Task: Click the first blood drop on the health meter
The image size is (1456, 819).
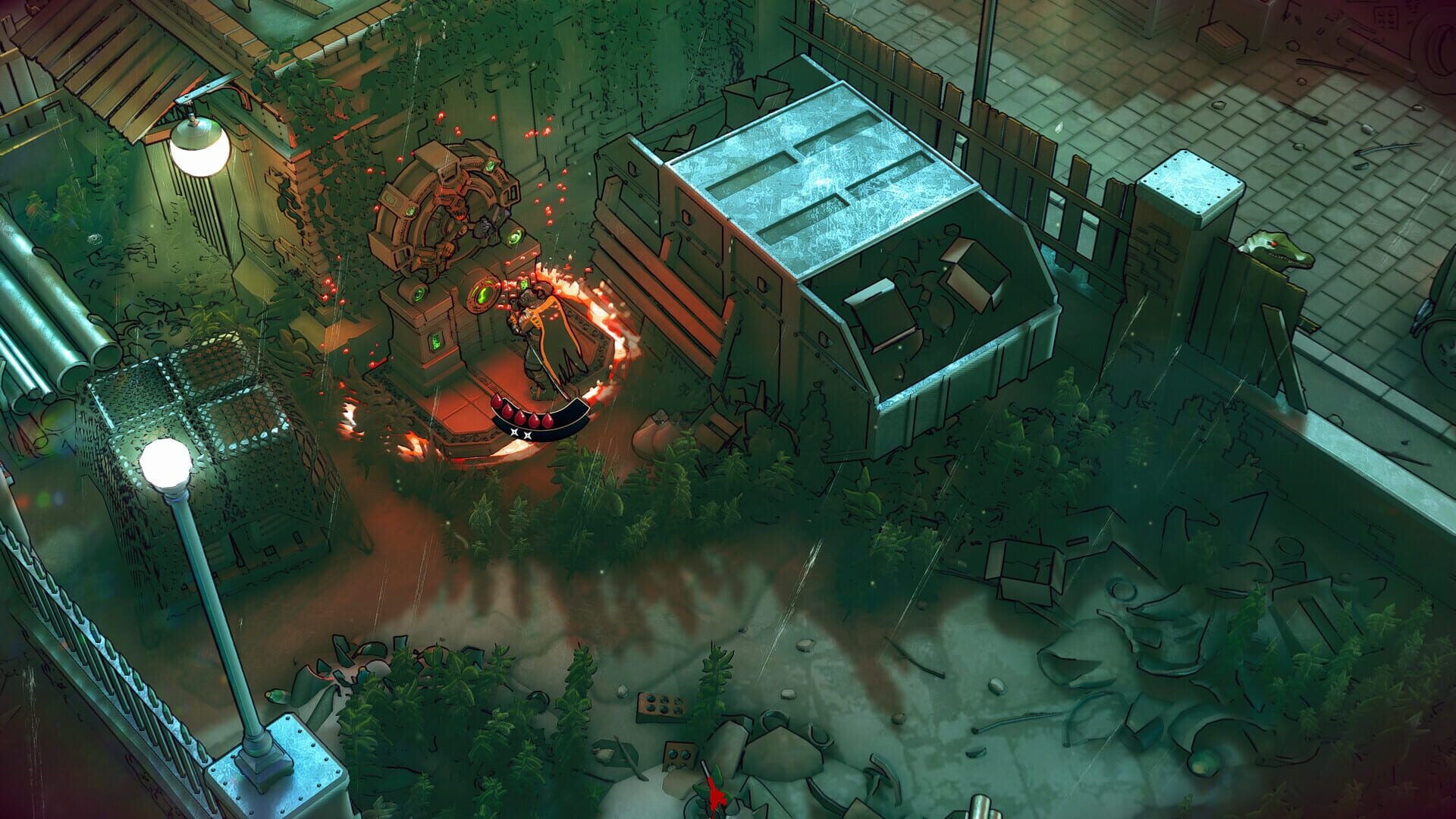Action: (497, 403)
